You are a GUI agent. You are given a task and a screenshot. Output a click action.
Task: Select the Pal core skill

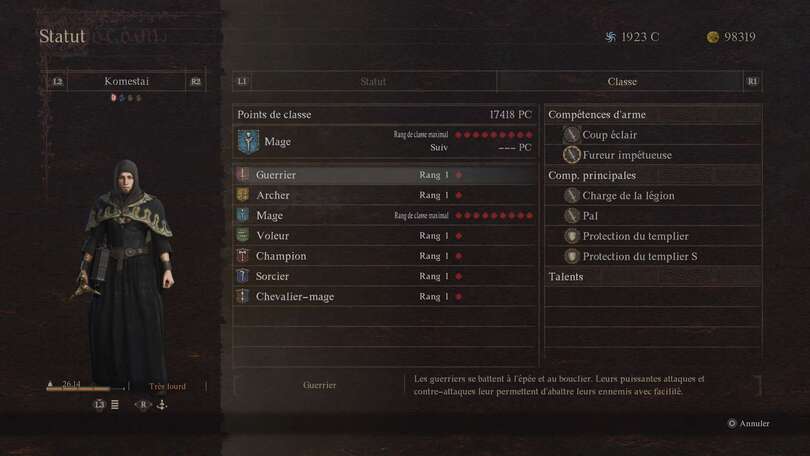click(x=591, y=216)
